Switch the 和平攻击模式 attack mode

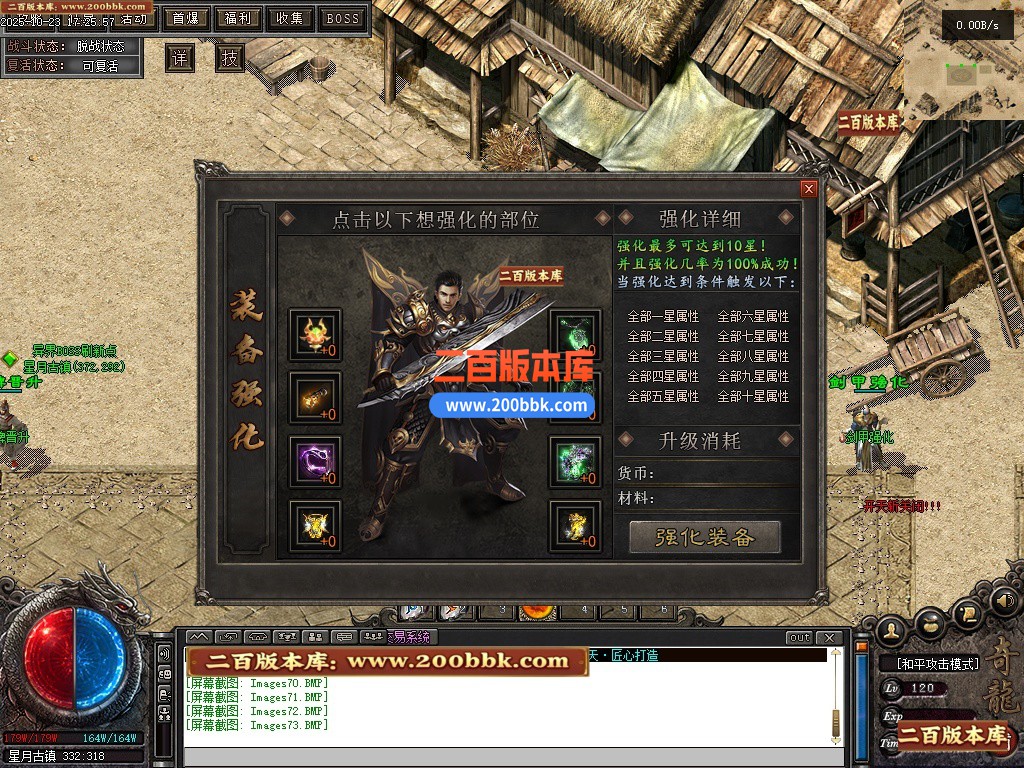930,663
